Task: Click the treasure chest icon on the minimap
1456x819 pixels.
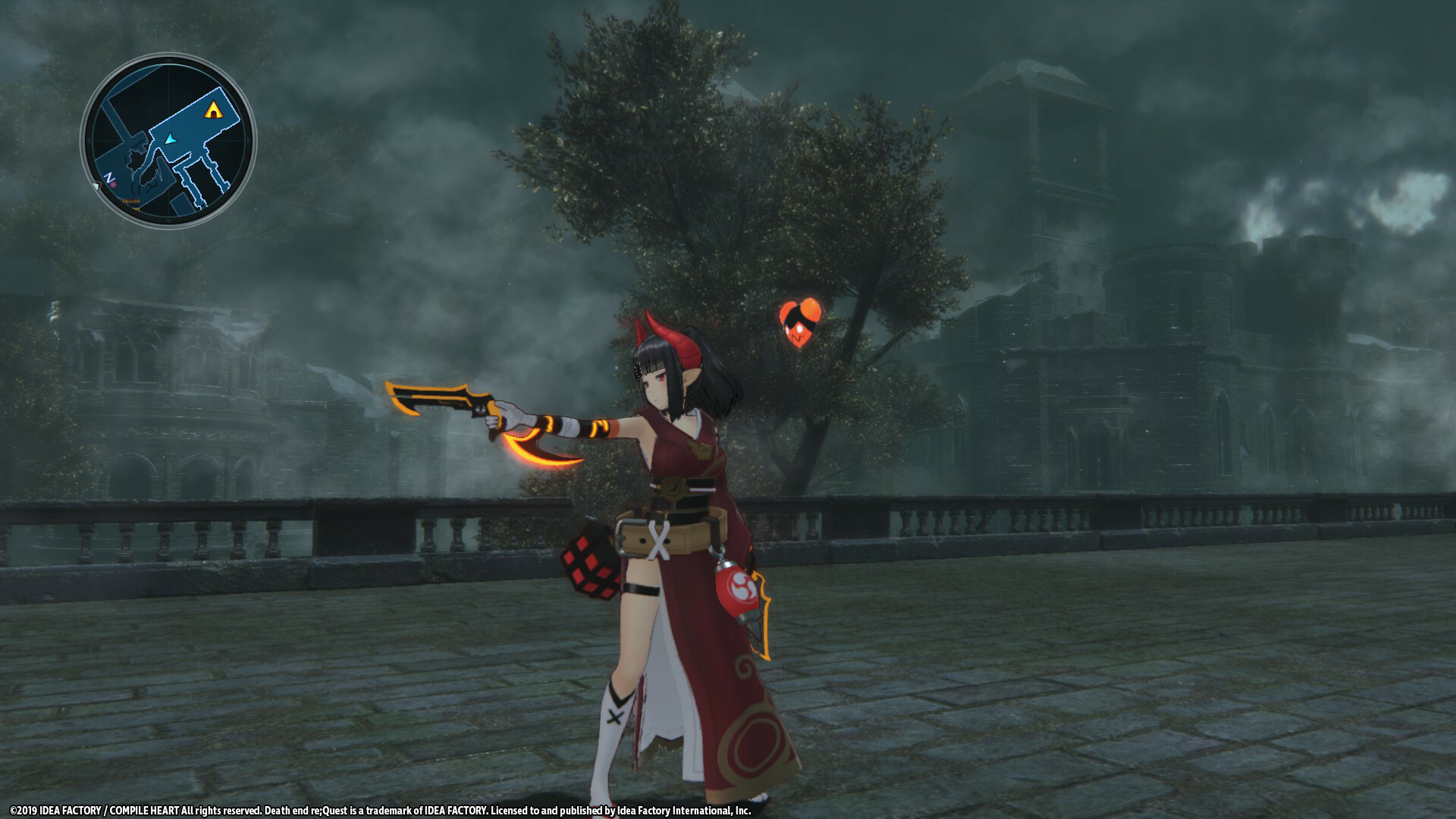Action: coord(130,202)
